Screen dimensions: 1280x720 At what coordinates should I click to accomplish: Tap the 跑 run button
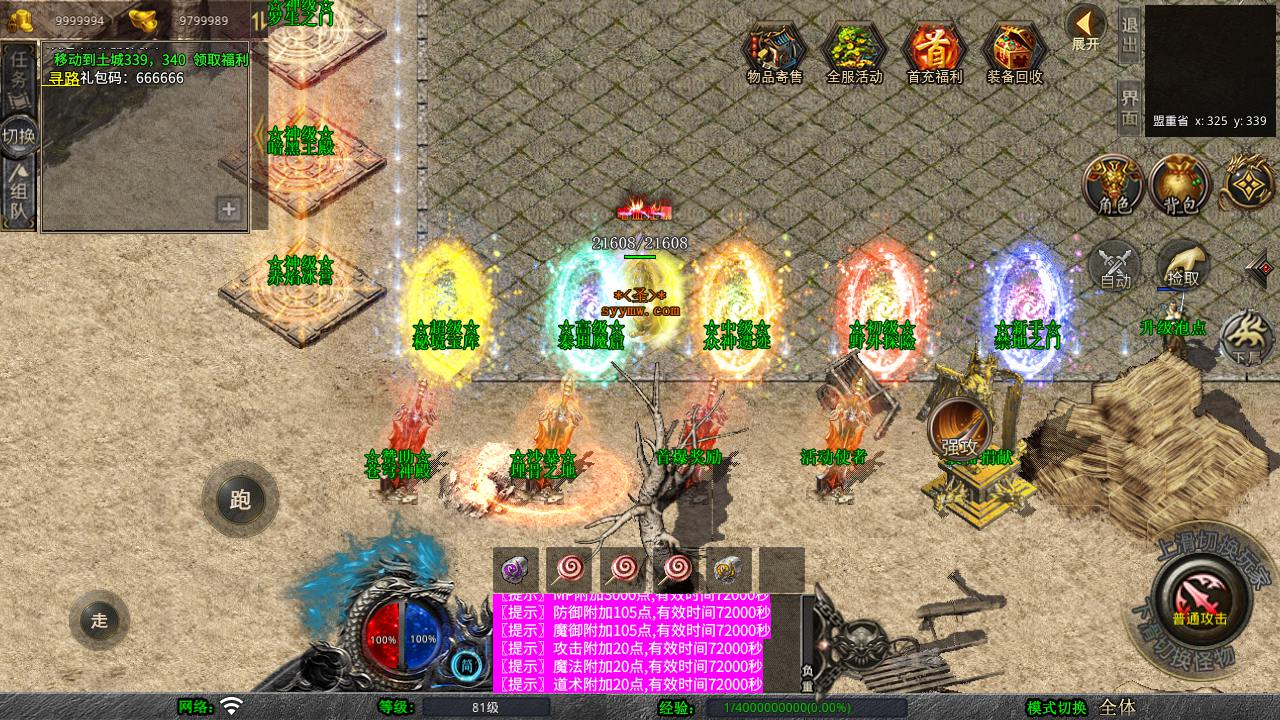(x=240, y=498)
